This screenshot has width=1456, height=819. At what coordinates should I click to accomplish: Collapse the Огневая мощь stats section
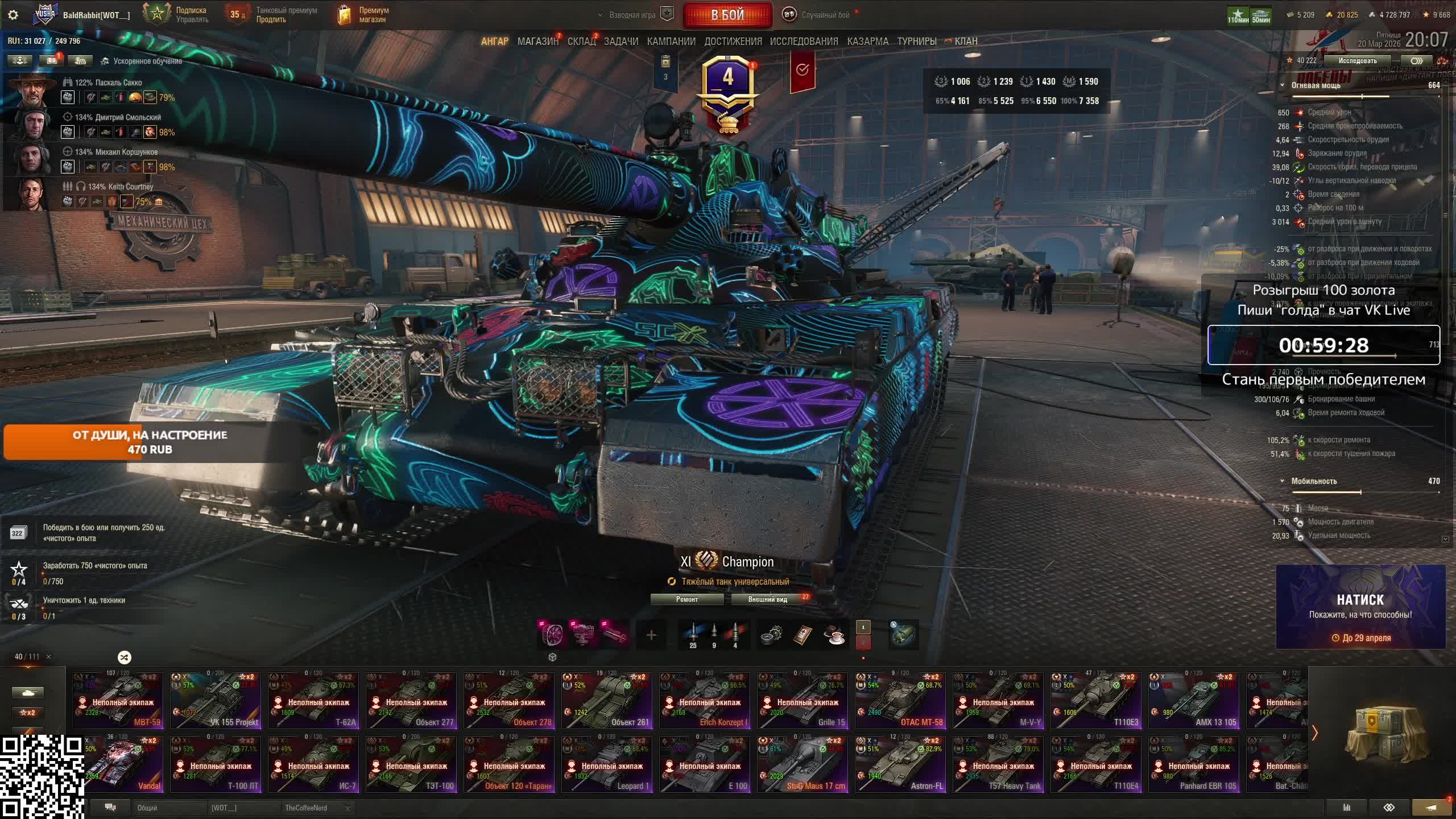[x=1282, y=85]
